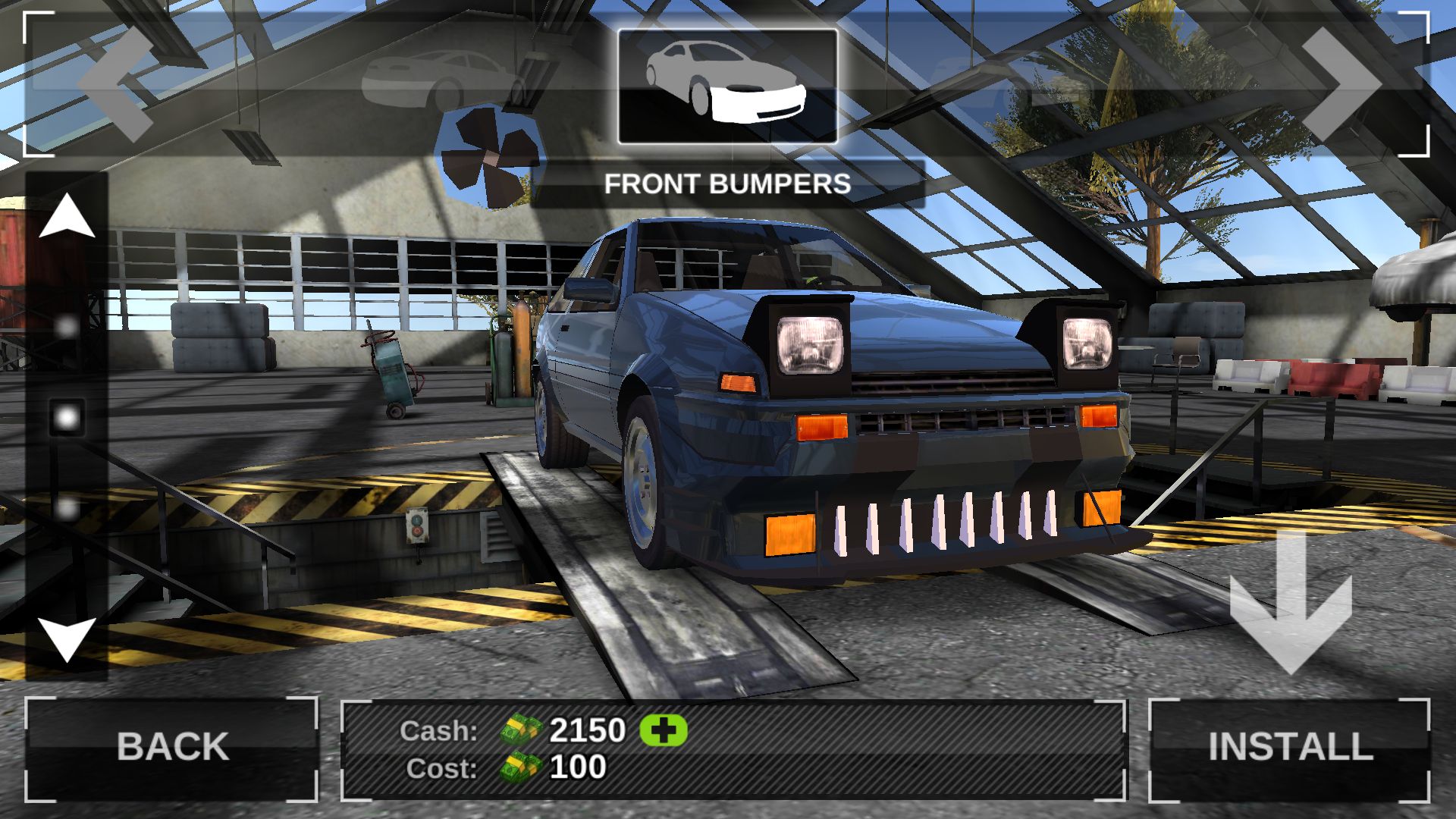Switch to the next parts category arrow
This screenshot has width=1456, height=819.
point(1340,85)
